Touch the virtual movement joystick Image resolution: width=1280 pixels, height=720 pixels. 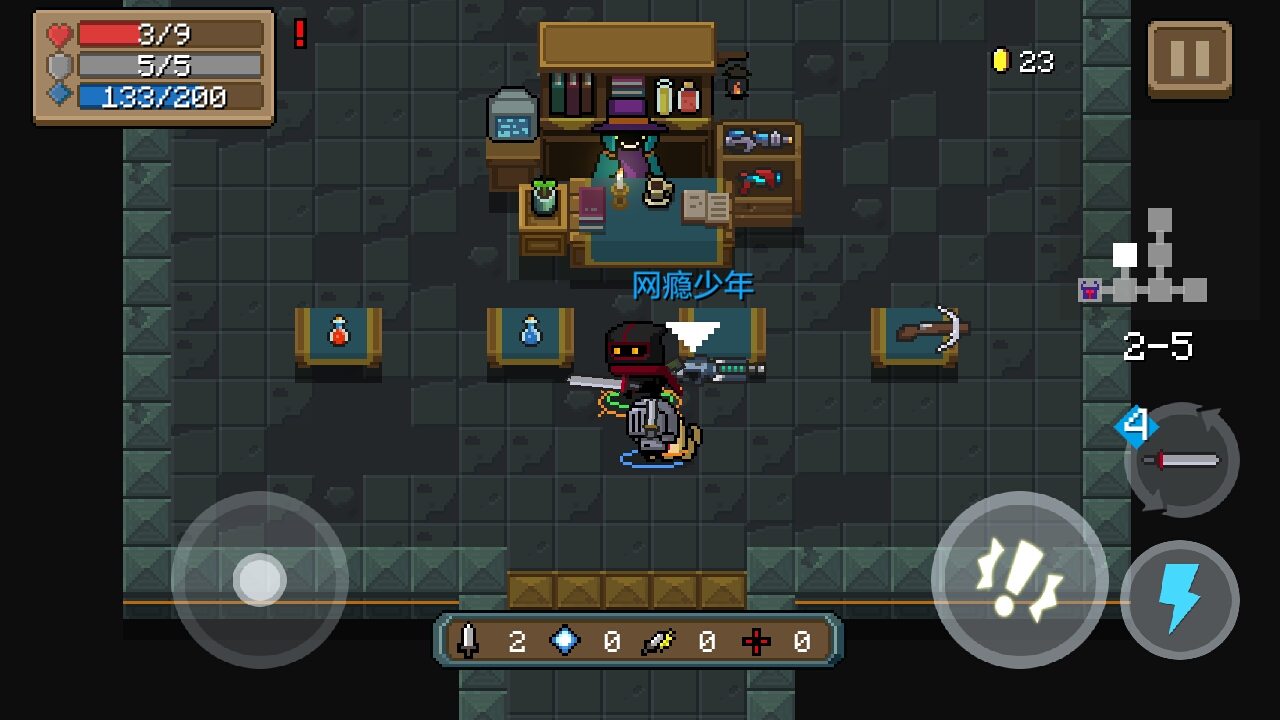point(260,579)
